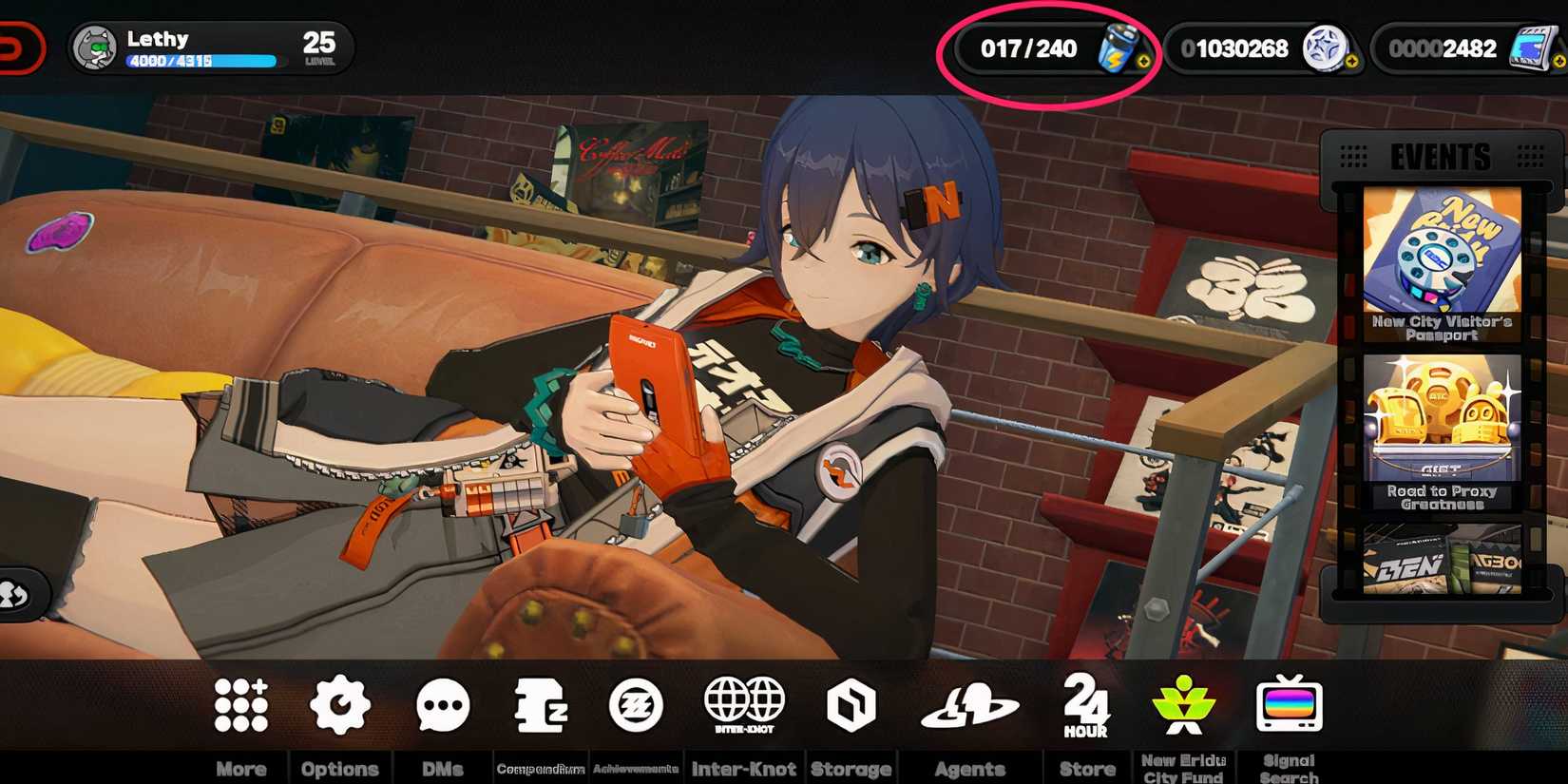Open the DMs messaging icon
This screenshot has height=784, width=1568.
442,703
